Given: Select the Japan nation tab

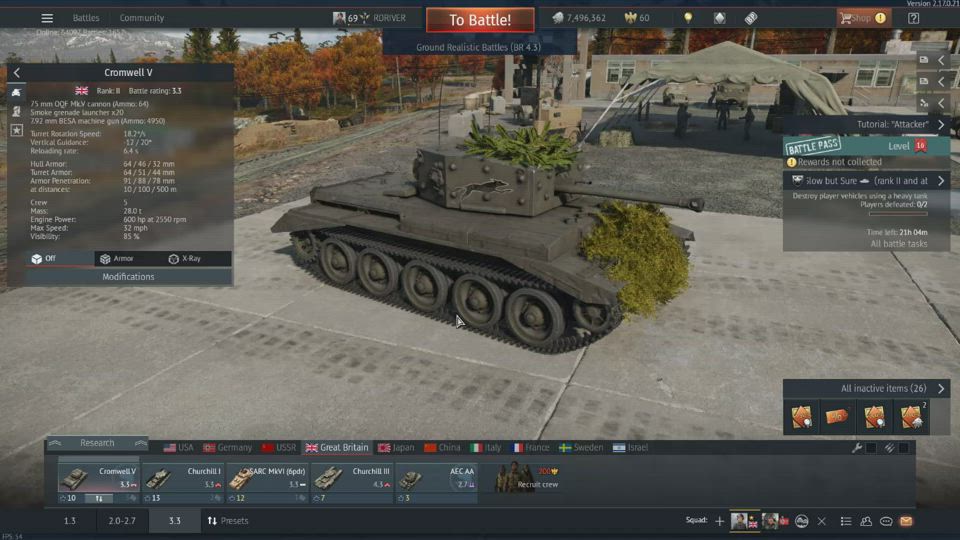Looking at the screenshot, I should (x=395, y=447).
